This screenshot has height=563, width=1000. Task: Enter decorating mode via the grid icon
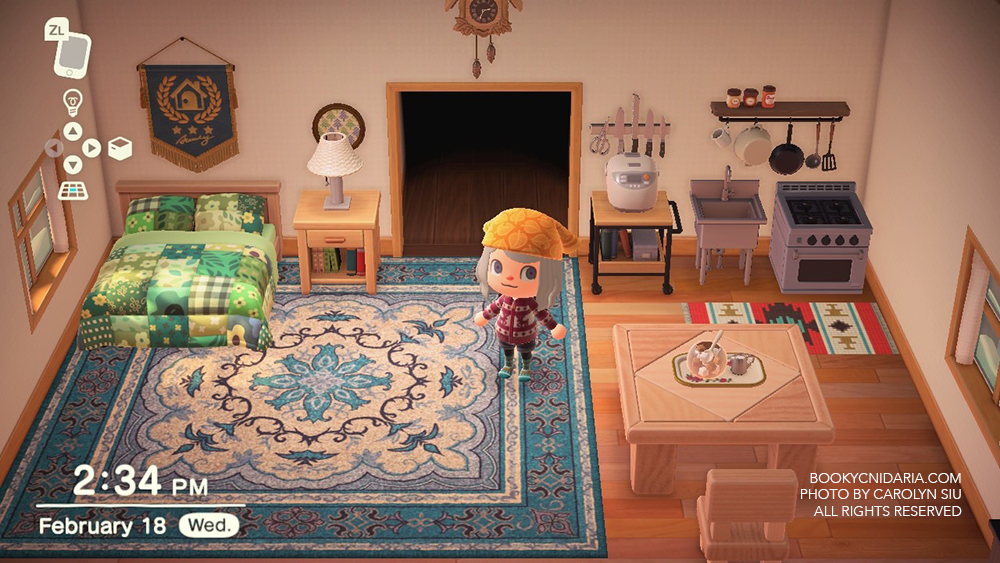pos(72,190)
